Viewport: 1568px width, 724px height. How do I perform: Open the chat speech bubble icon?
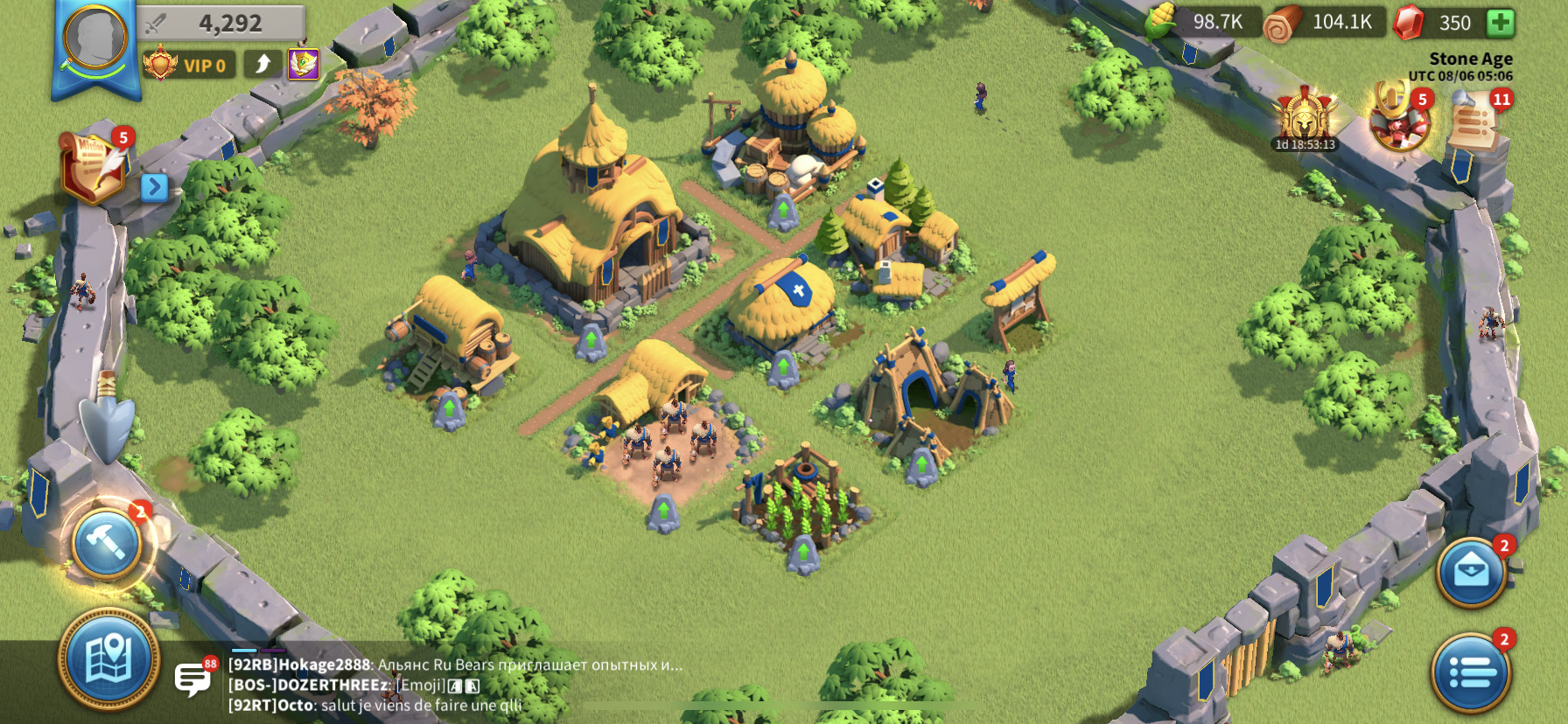(x=192, y=679)
